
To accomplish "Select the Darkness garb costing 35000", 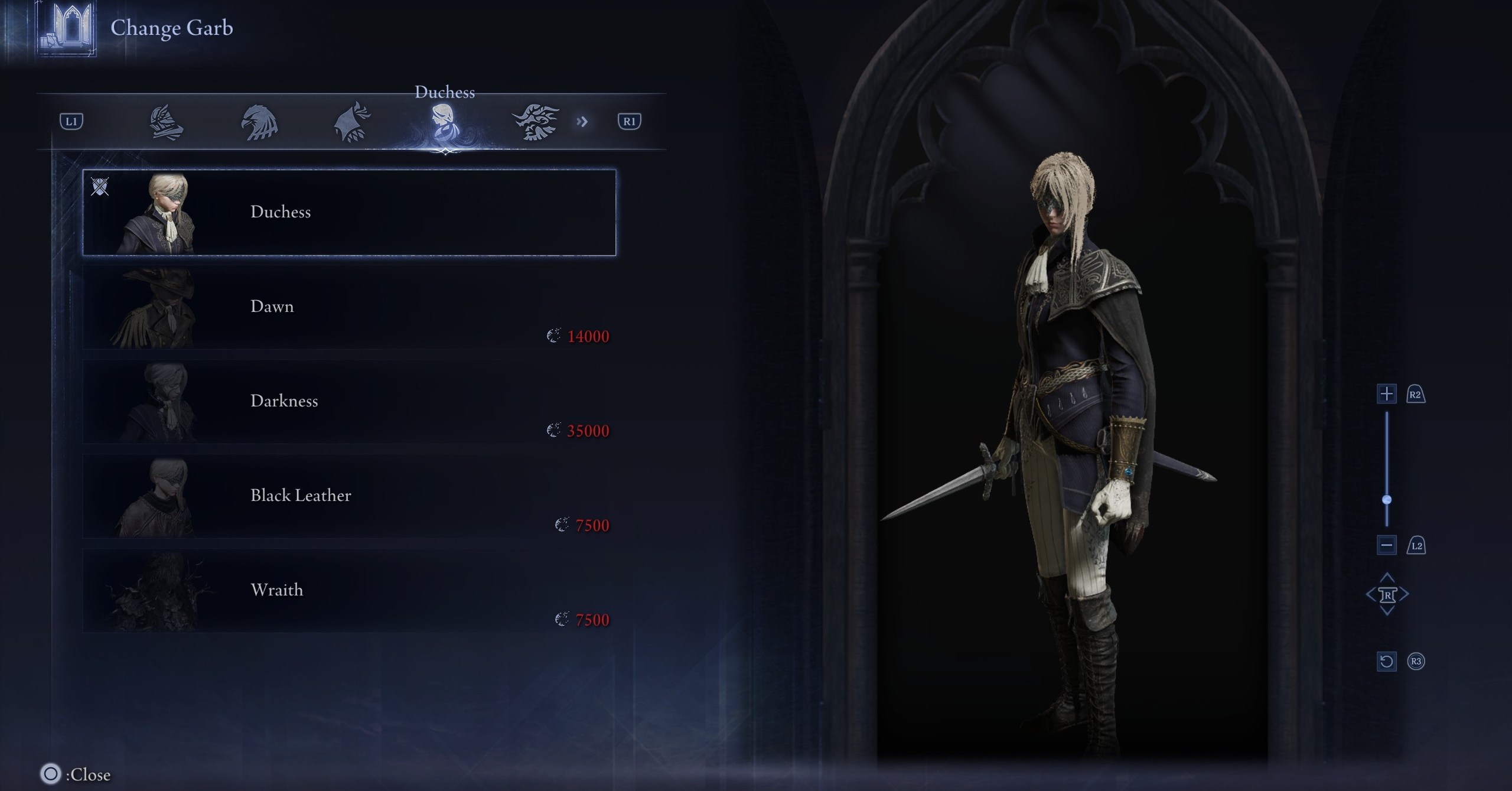I will (349, 402).
